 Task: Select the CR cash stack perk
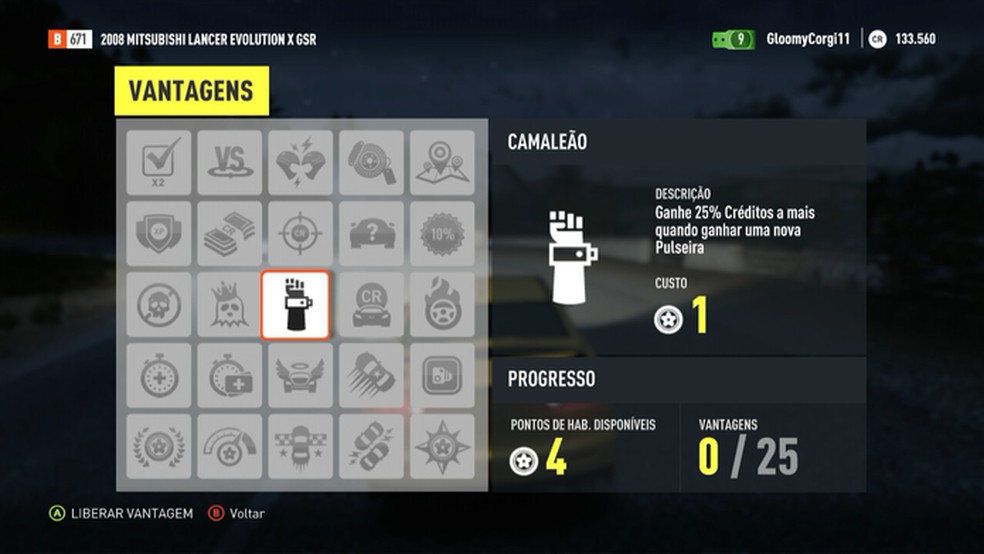pos(229,233)
